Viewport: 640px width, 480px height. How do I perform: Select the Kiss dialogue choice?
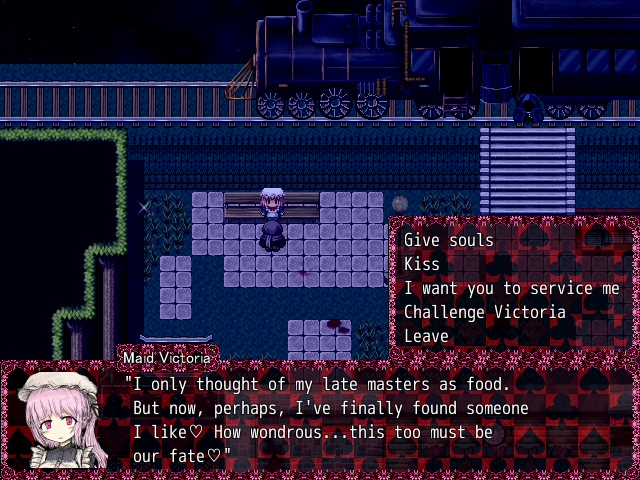(422, 264)
